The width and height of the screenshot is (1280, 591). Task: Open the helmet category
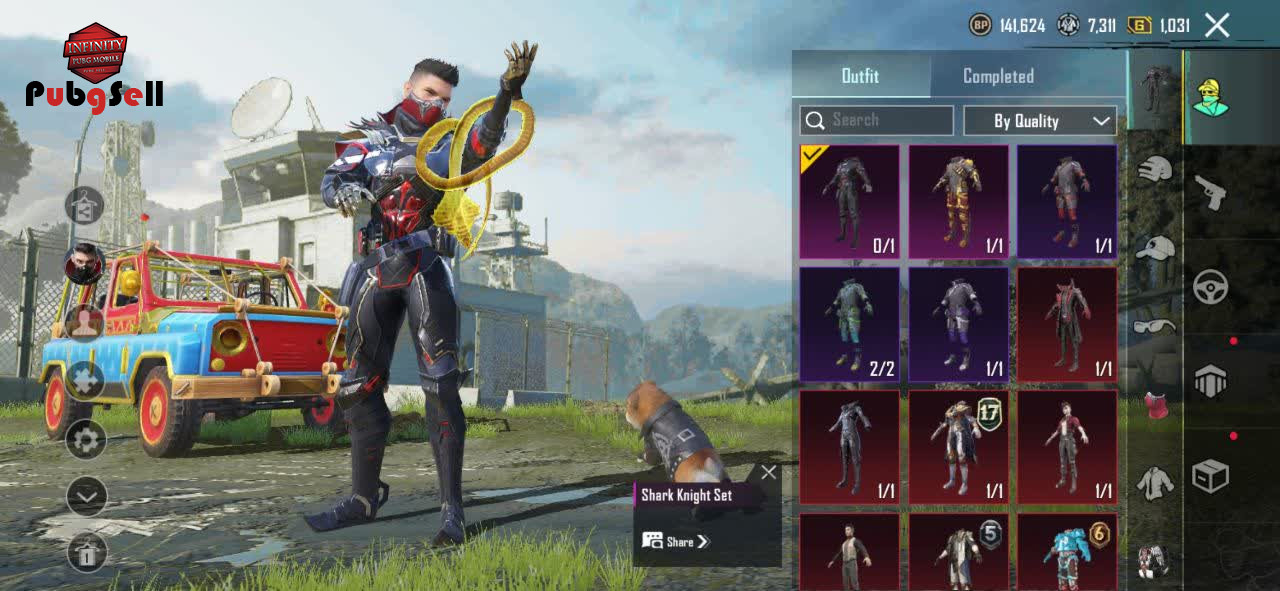1155,170
